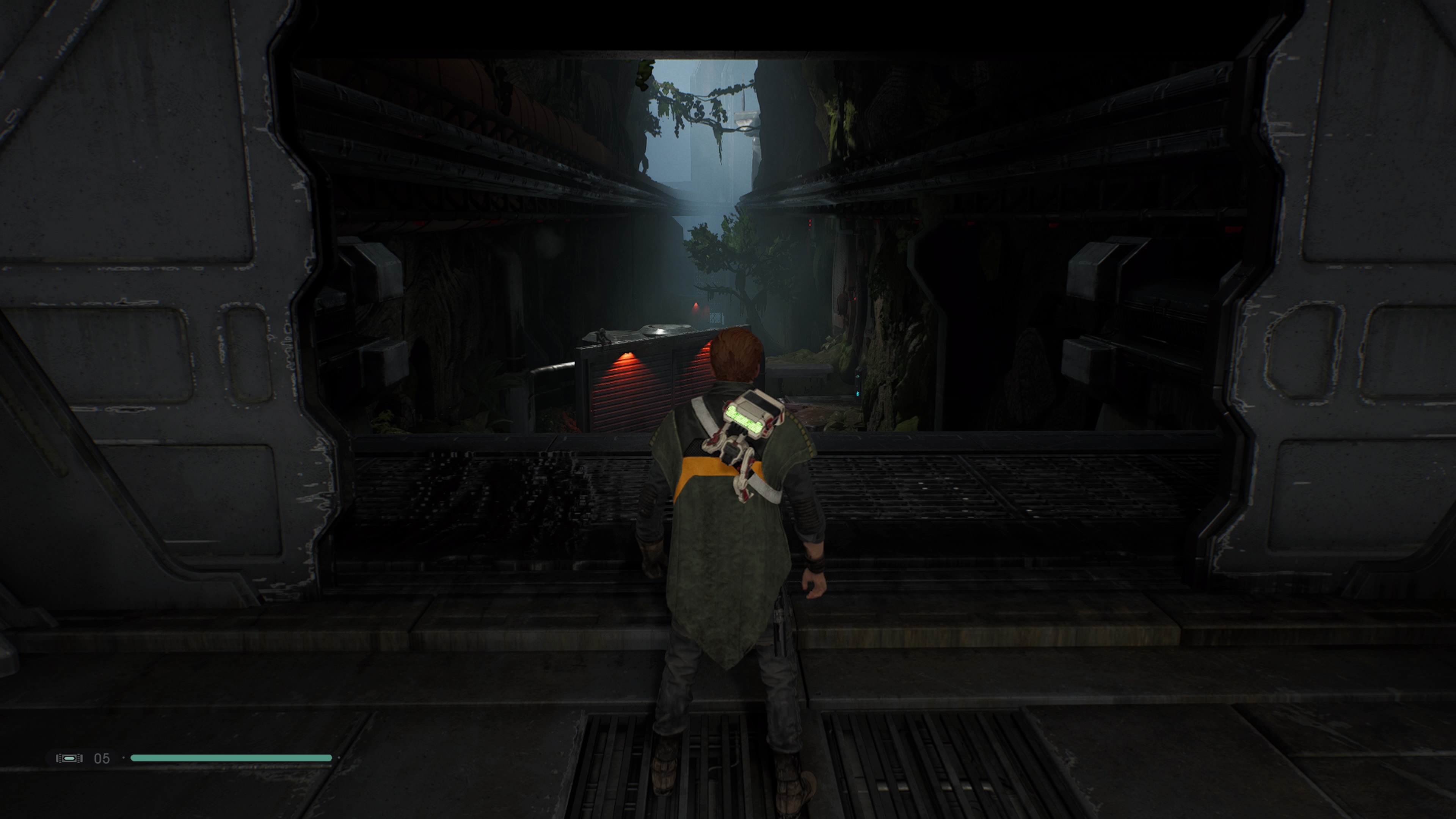Select the stim canister icon
This screenshot has height=819, width=1456.
coord(69,758)
